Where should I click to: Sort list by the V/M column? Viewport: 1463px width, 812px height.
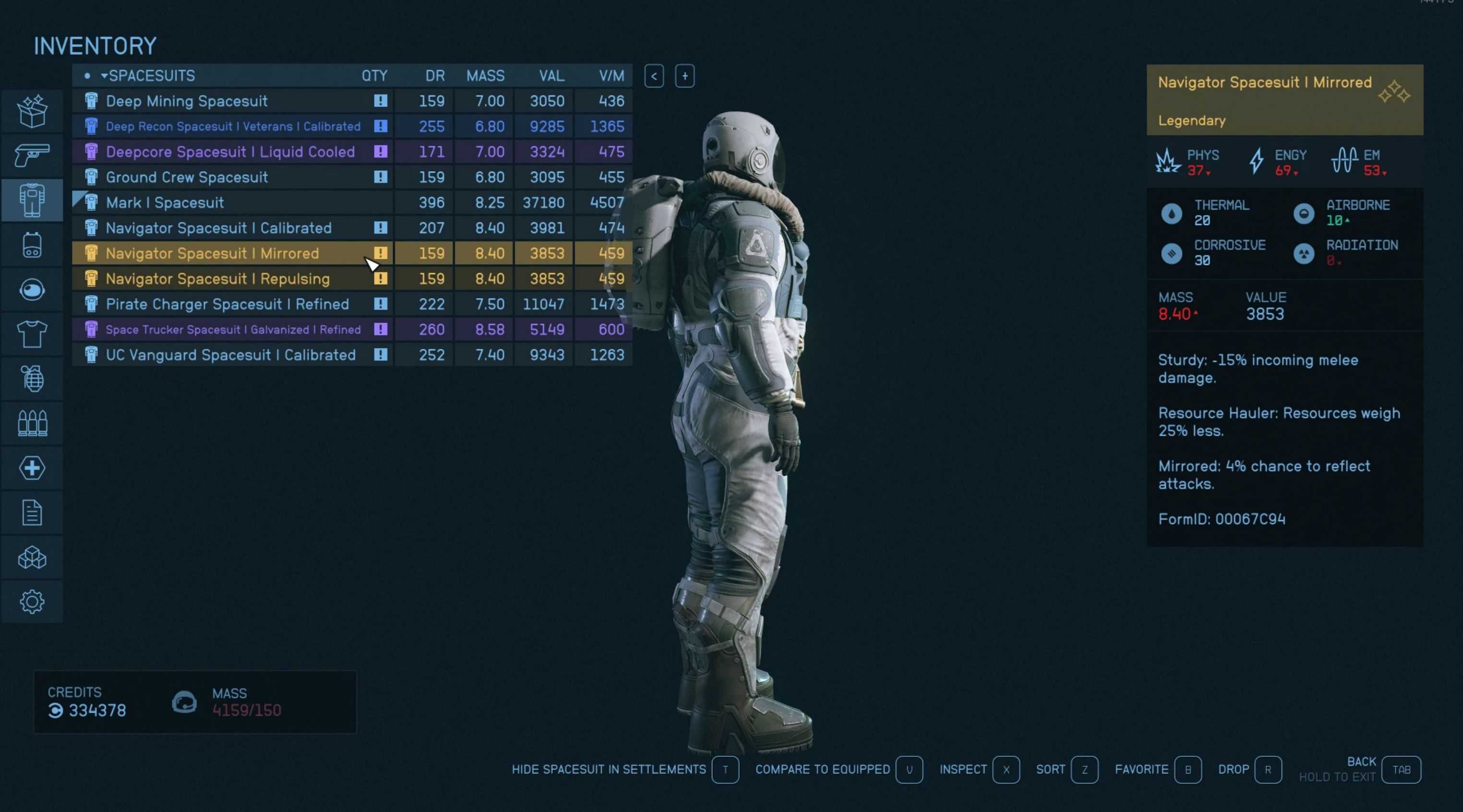click(611, 75)
